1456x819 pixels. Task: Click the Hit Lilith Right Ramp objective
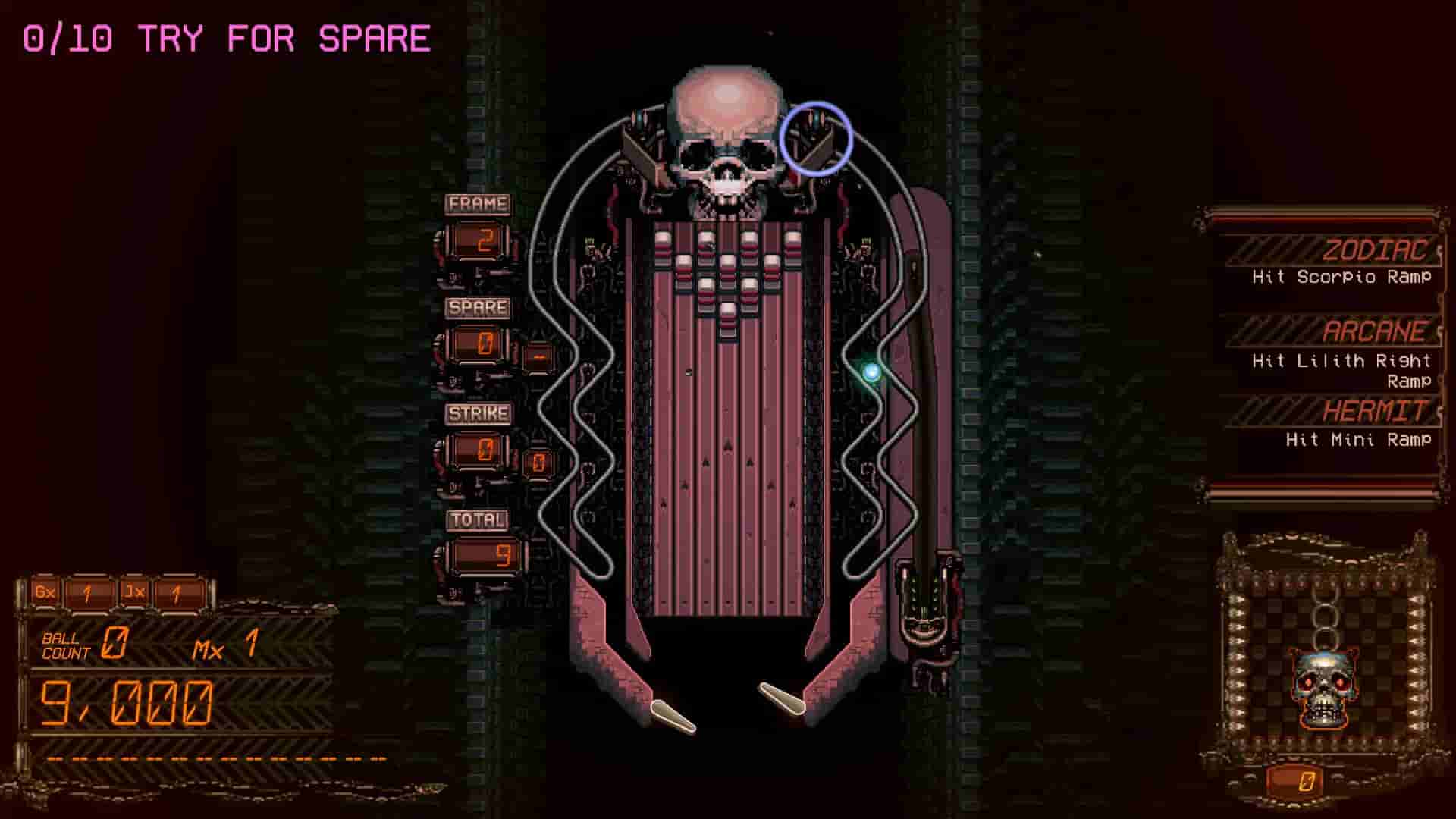(1351, 372)
